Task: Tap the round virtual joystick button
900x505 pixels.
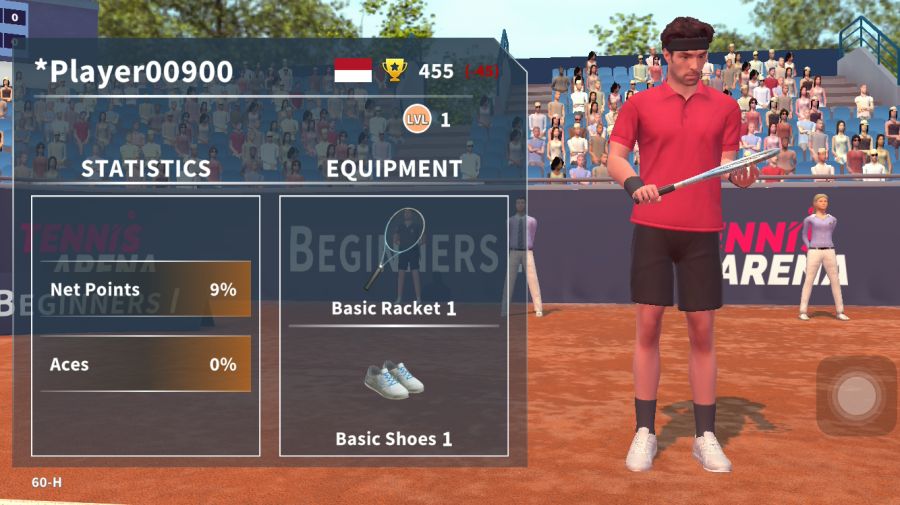Action: tap(855, 396)
